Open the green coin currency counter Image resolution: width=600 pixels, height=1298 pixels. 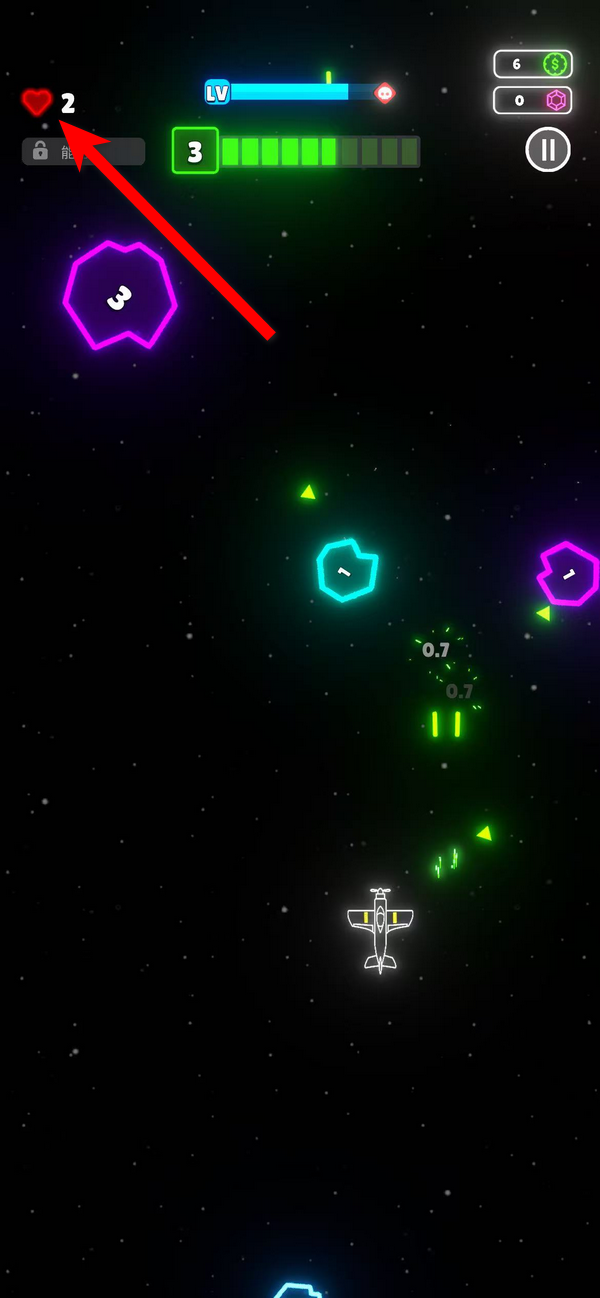[x=533, y=64]
